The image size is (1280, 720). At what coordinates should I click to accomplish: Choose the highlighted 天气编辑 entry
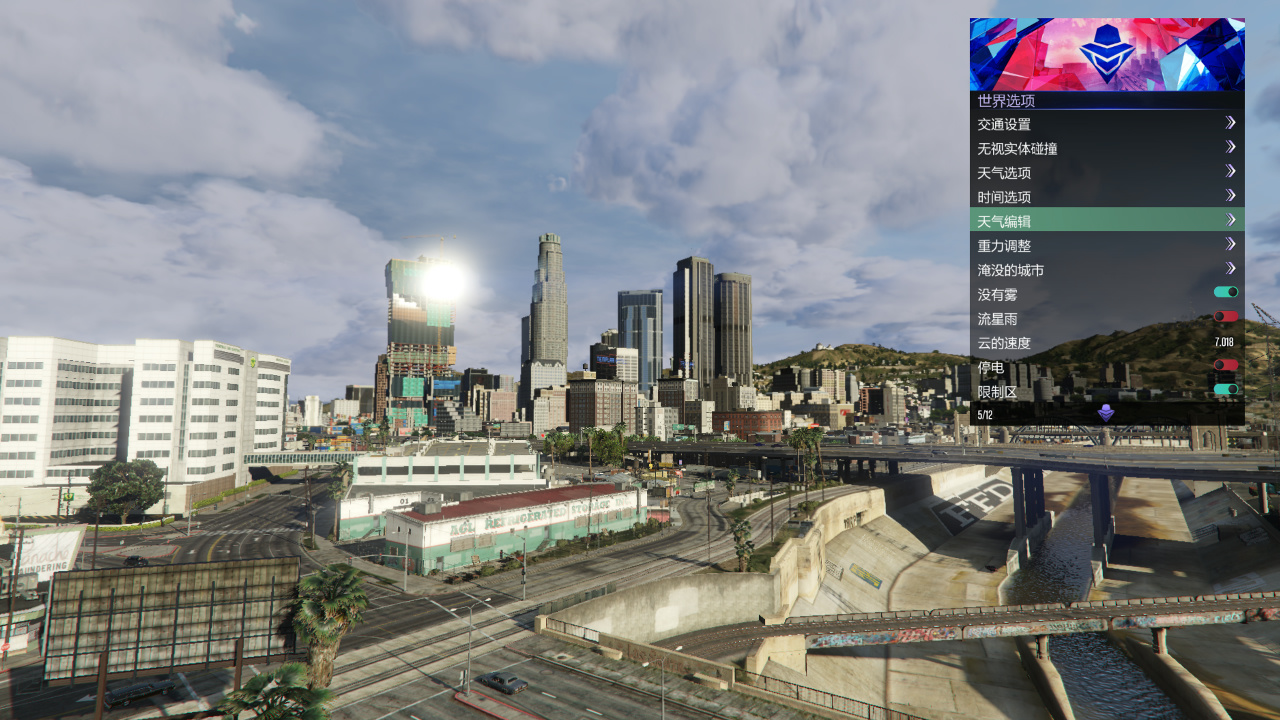coord(1106,221)
